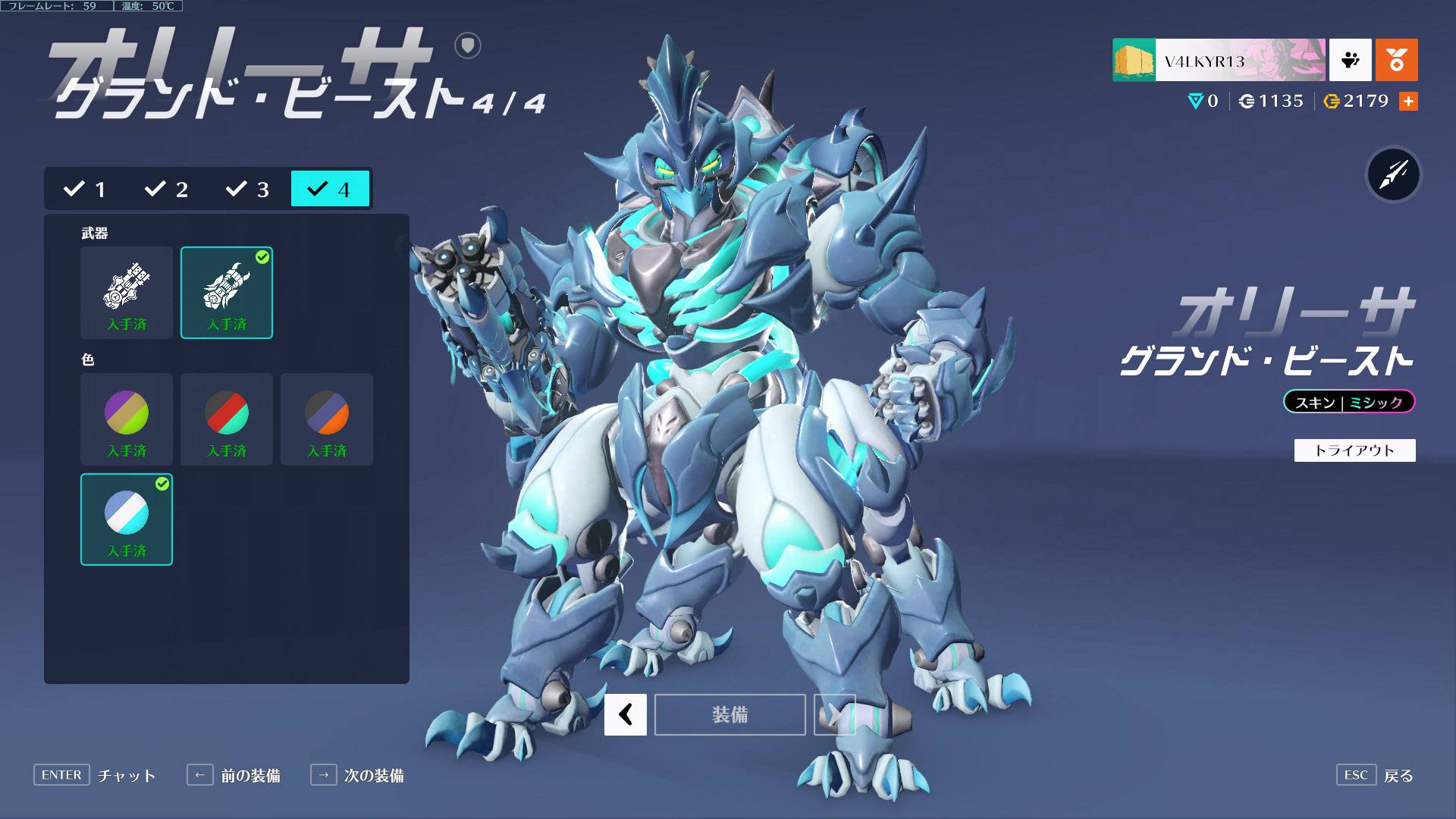Click the トライアウト try-out button
Image resolution: width=1456 pixels, height=819 pixels.
[1354, 450]
